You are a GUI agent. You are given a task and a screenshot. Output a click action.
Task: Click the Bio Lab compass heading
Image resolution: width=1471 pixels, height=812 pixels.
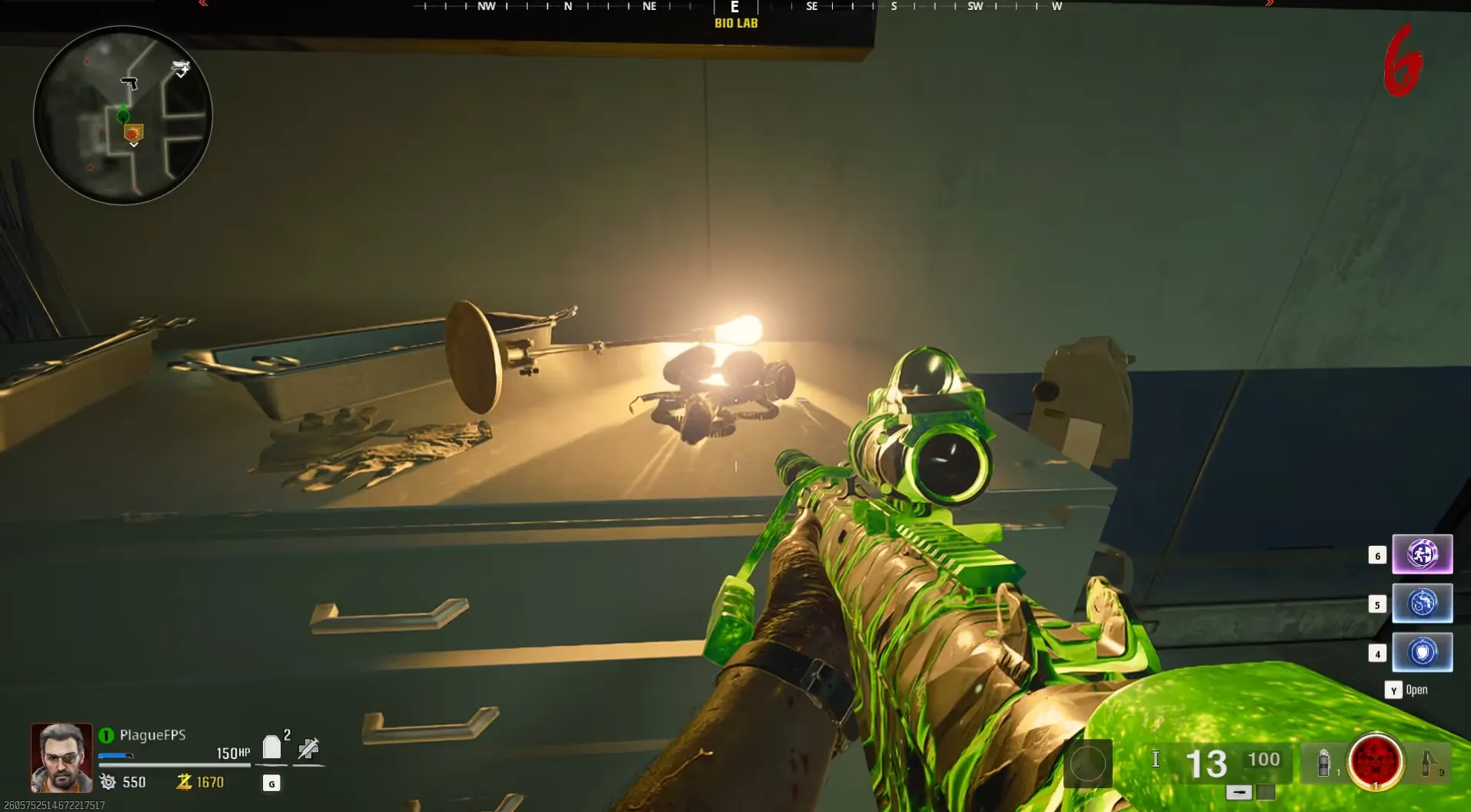coord(736,23)
